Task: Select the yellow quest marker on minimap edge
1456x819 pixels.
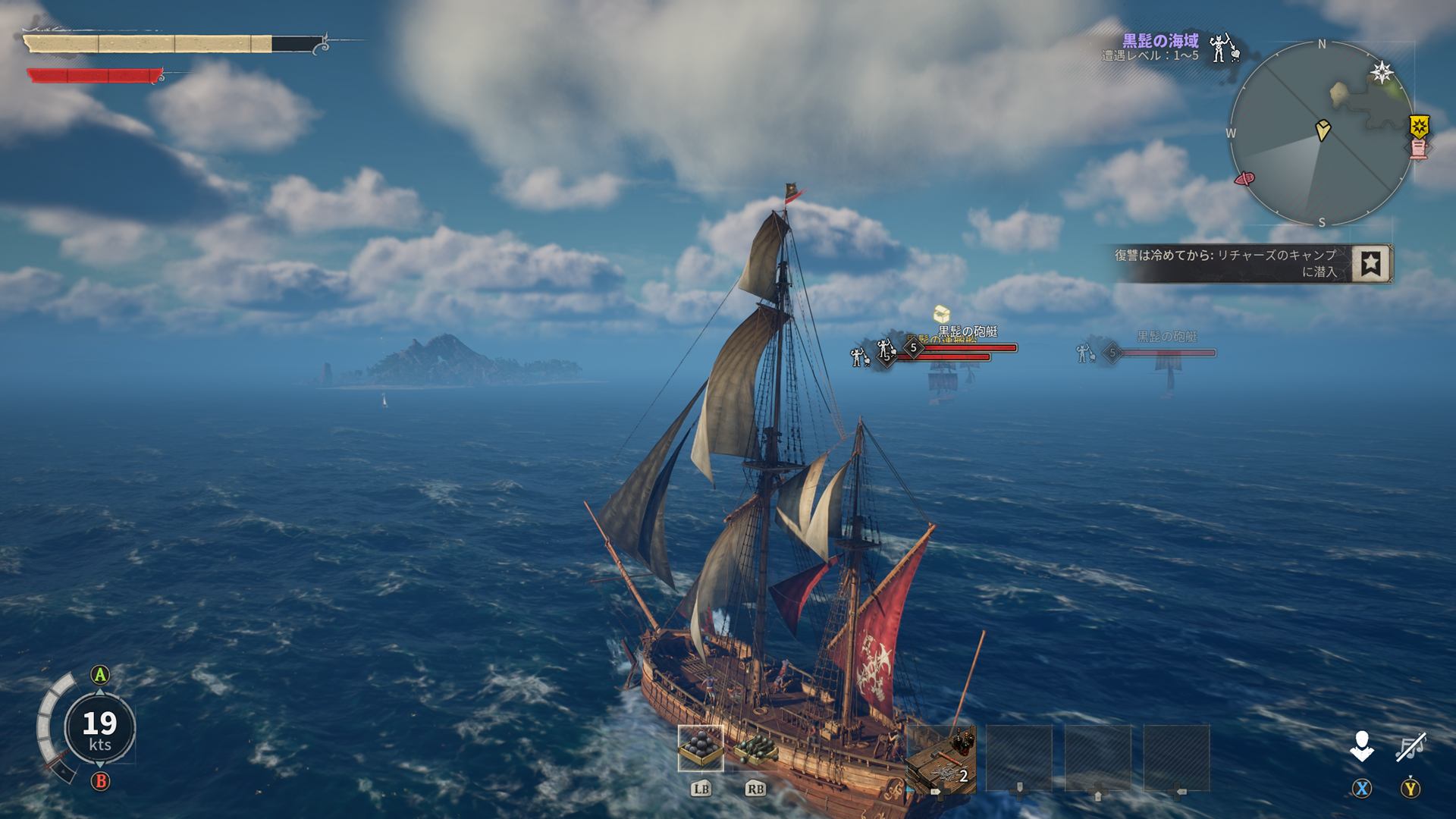Action: click(x=1418, y=124)
